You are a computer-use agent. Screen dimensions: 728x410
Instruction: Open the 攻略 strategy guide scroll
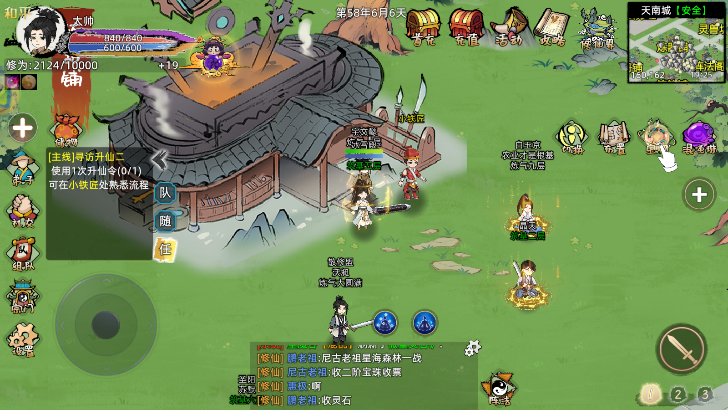(551, 24)
